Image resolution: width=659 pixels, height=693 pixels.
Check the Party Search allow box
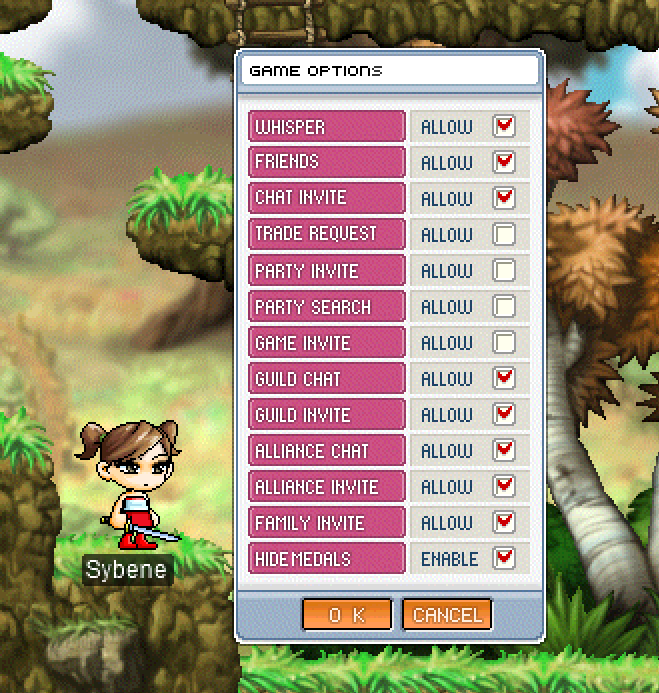tap(504, 307)
